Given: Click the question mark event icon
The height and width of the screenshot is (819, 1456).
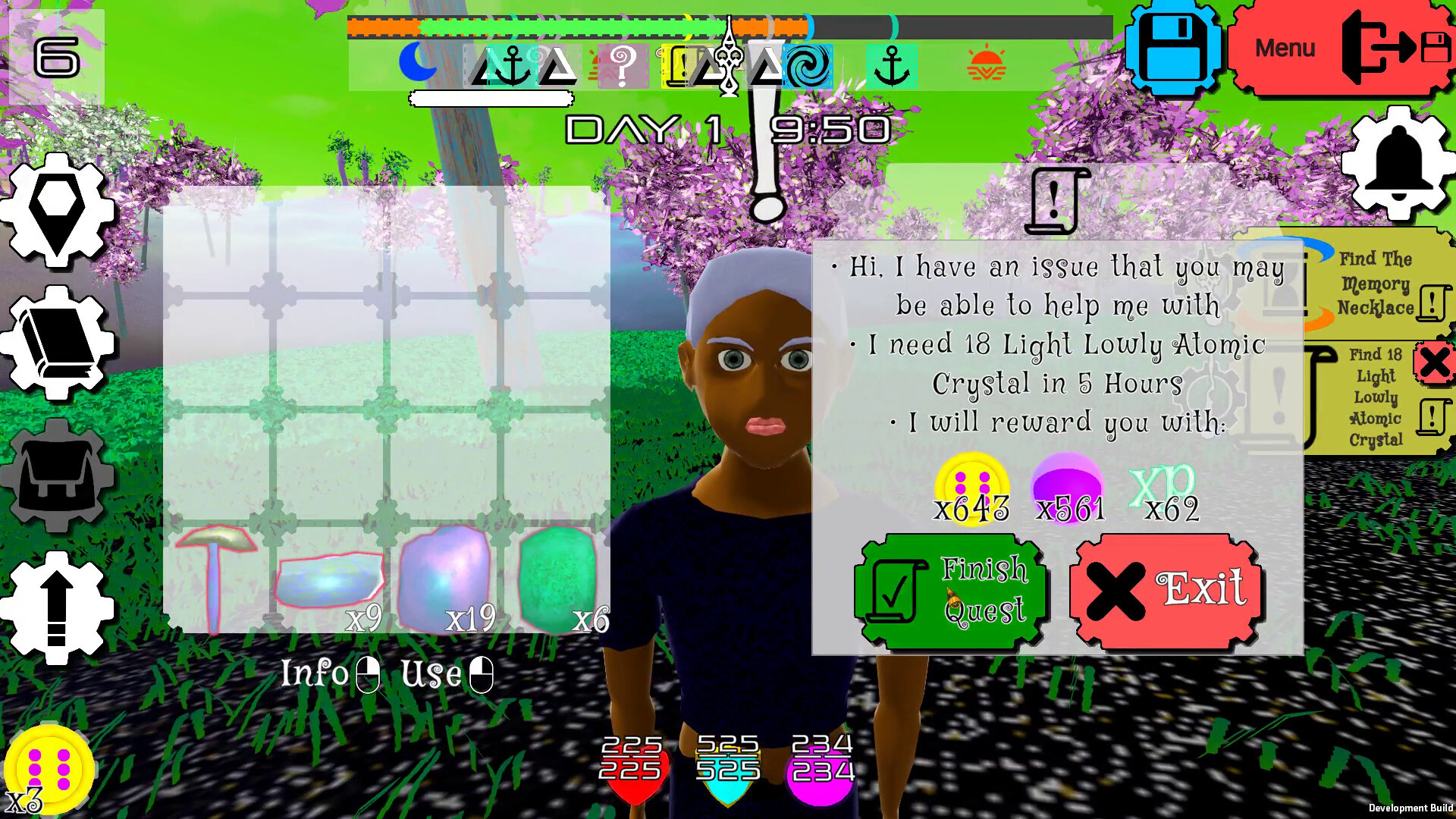Looking at the screenshot, I should 622,64.
